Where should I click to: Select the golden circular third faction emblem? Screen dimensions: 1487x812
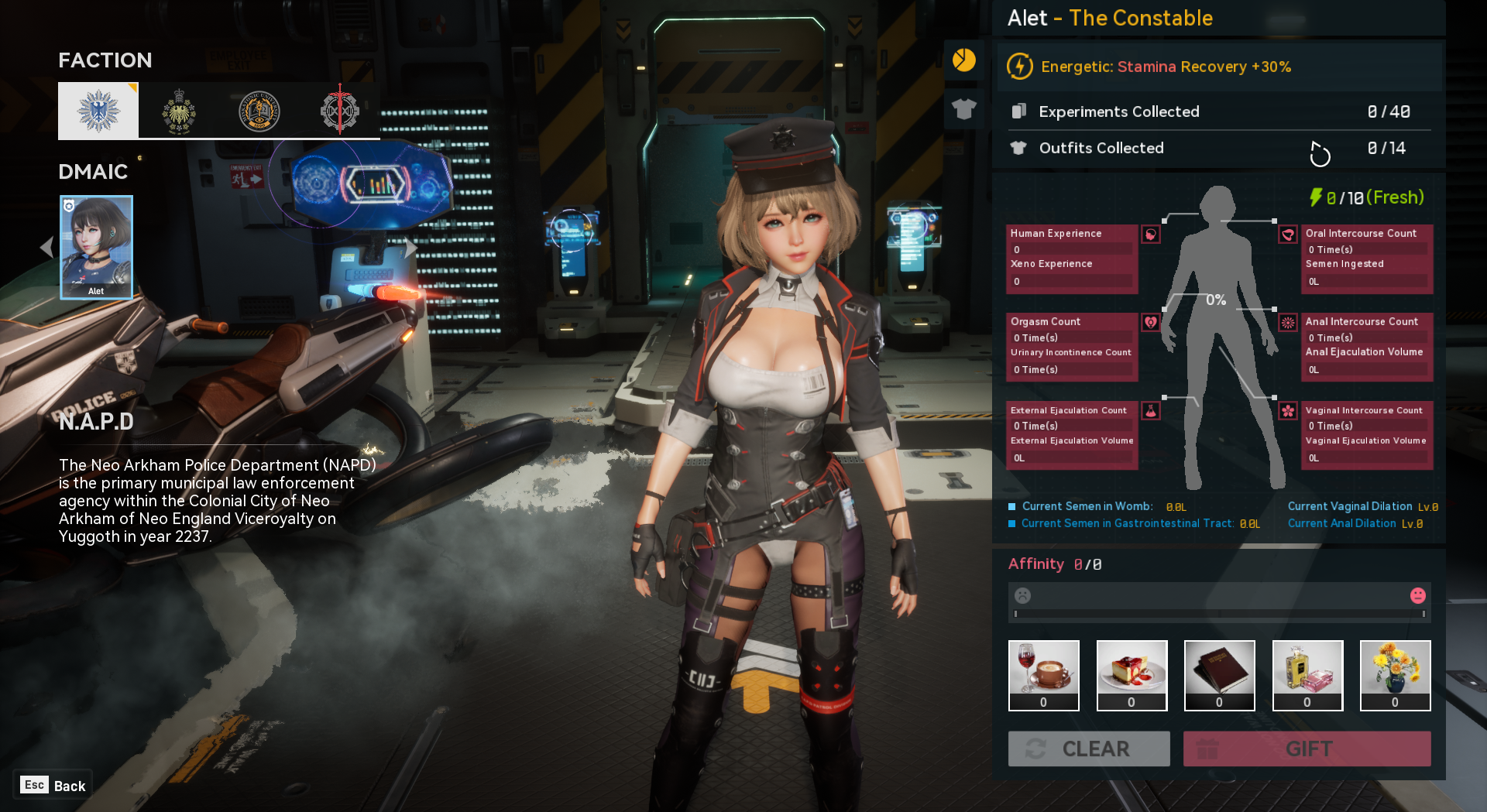click(x=259, y=110)
